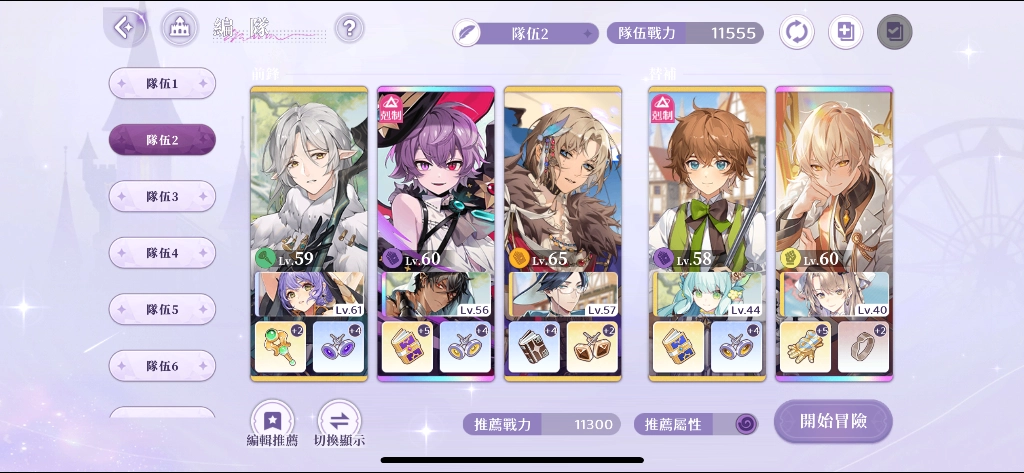The width and height of the screenshot is (1024, 473).
Task: Choose the blond fur-collared Lv.65 card
Action: click(563, 180)
